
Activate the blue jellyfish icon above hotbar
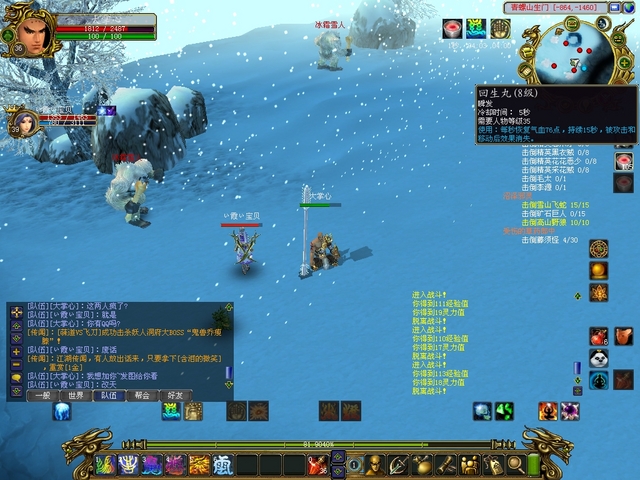pos(62,411)
